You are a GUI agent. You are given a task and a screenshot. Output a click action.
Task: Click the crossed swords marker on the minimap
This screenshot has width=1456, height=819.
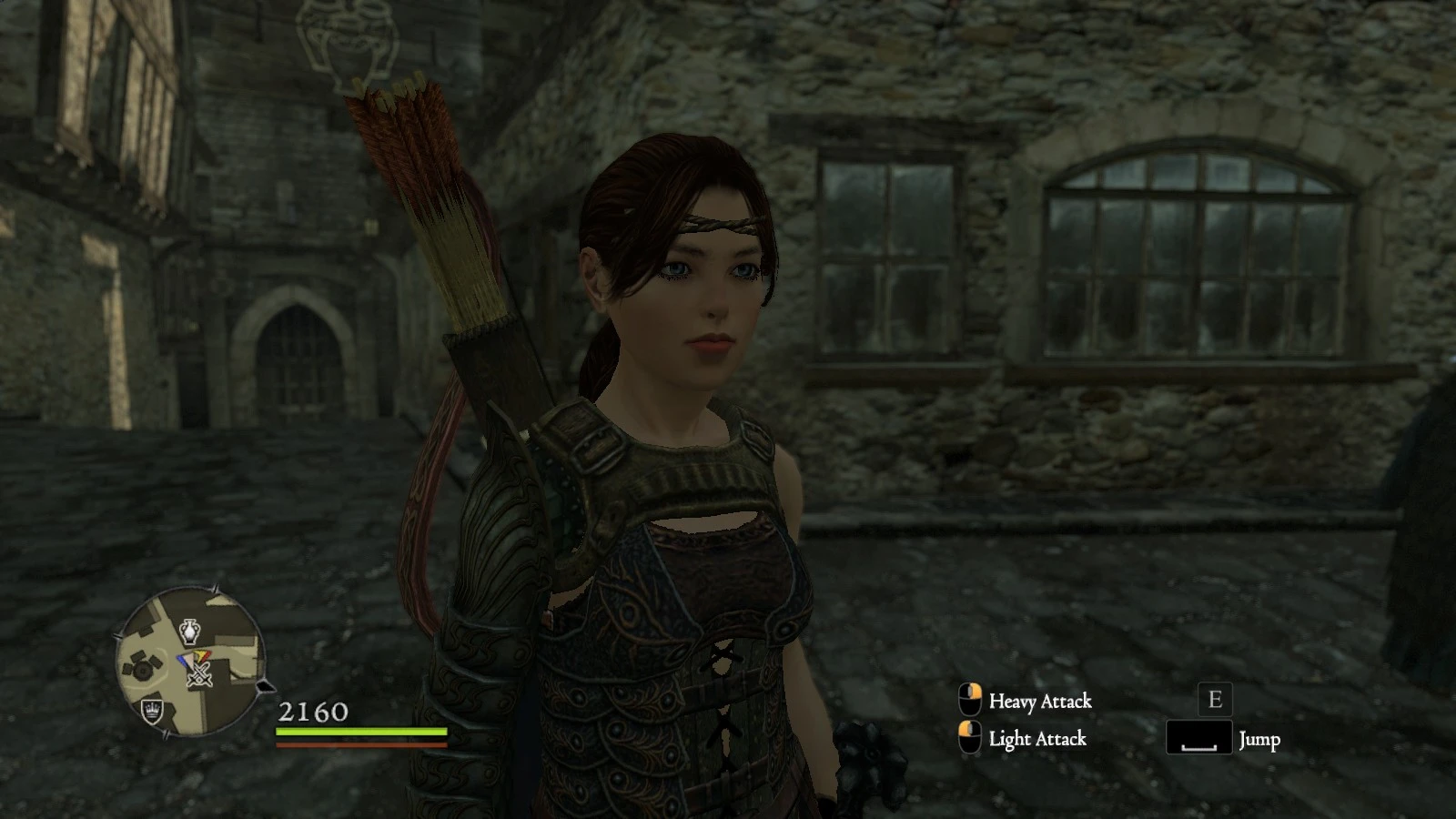(x=197, y=674)
